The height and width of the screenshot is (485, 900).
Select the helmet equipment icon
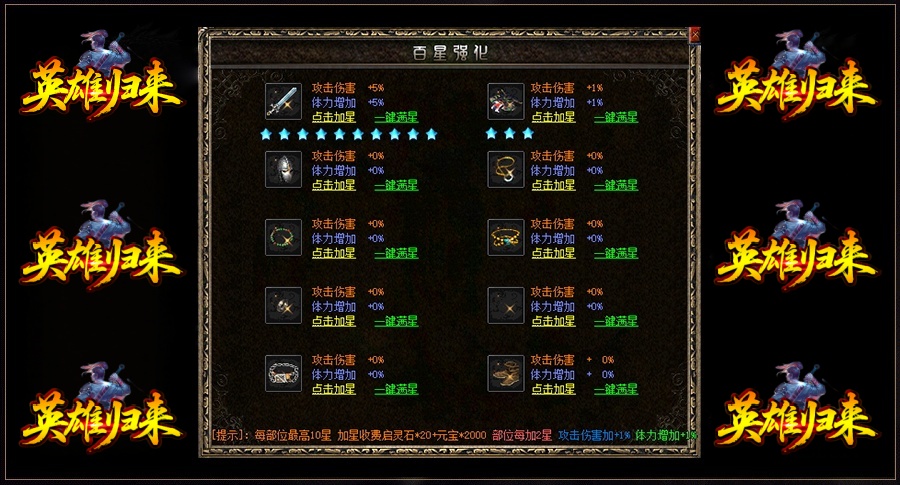tap(283, 169)
